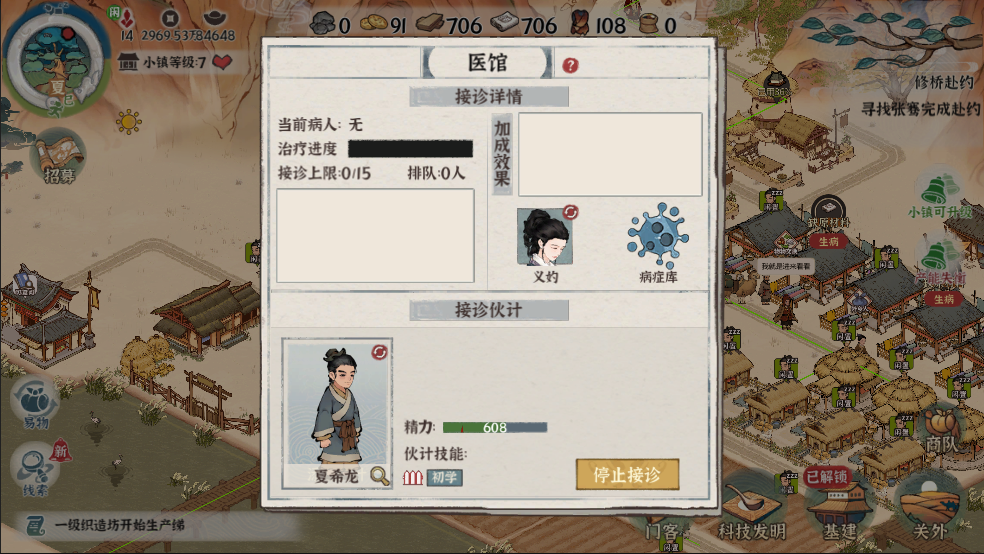This screenshot has width=984, height=554.
Task: Click the 小镇可升级 bell notification
Action: tap(938, 193)
